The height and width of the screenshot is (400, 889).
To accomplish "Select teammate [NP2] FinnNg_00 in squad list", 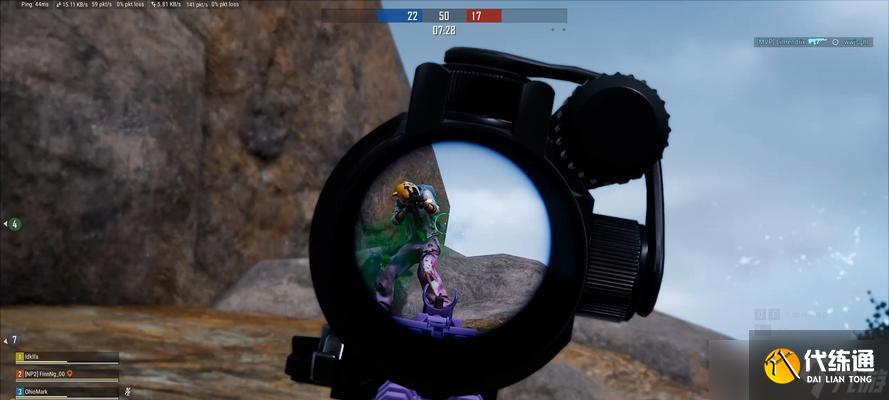I will point(46,374).
